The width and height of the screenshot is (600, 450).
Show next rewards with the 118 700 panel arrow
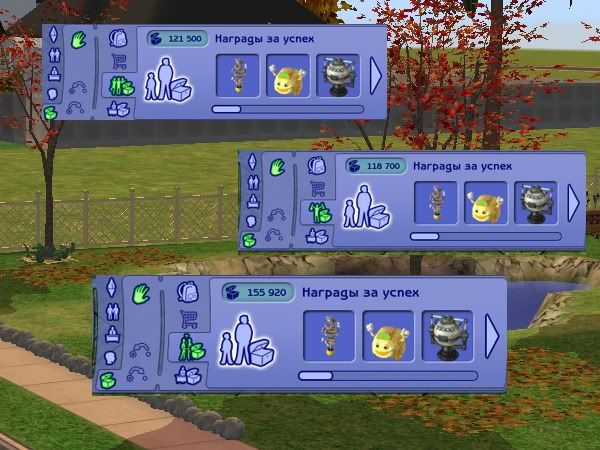pos(574,203)
